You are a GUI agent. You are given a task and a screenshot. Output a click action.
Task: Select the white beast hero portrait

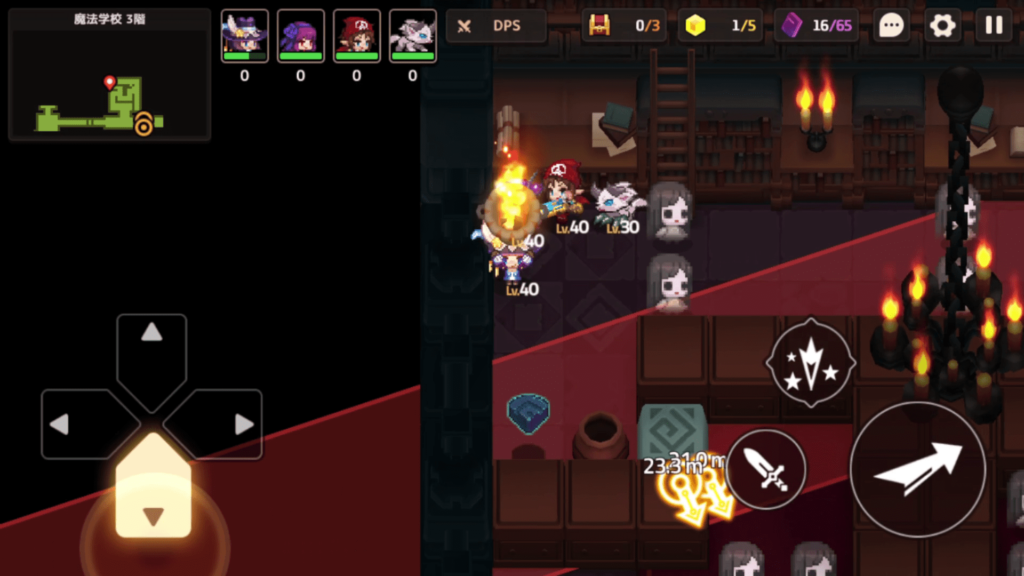pyautogui.click(x=412, y=36)
